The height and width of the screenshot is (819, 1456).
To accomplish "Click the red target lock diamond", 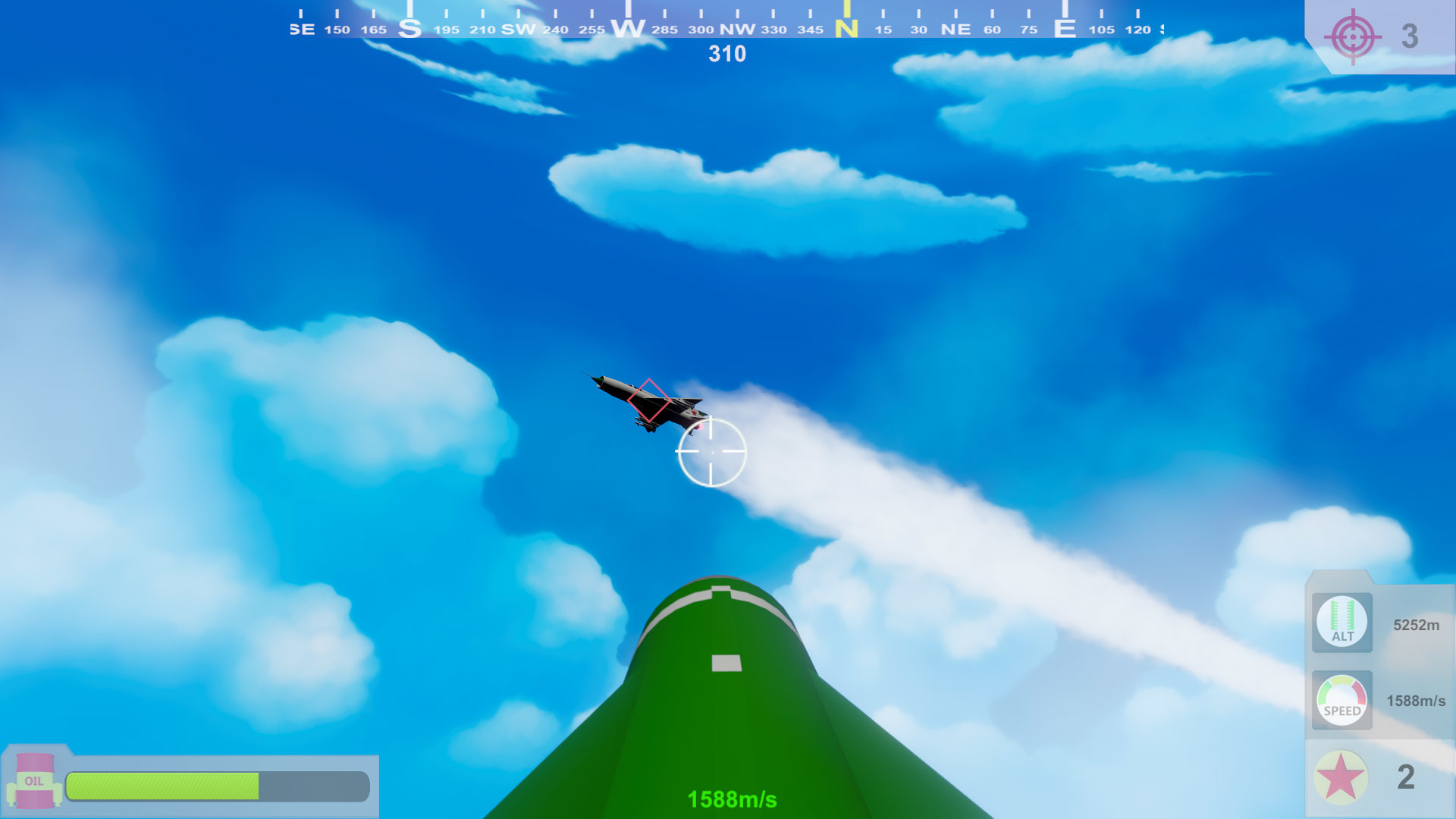I will coord(648,400).
